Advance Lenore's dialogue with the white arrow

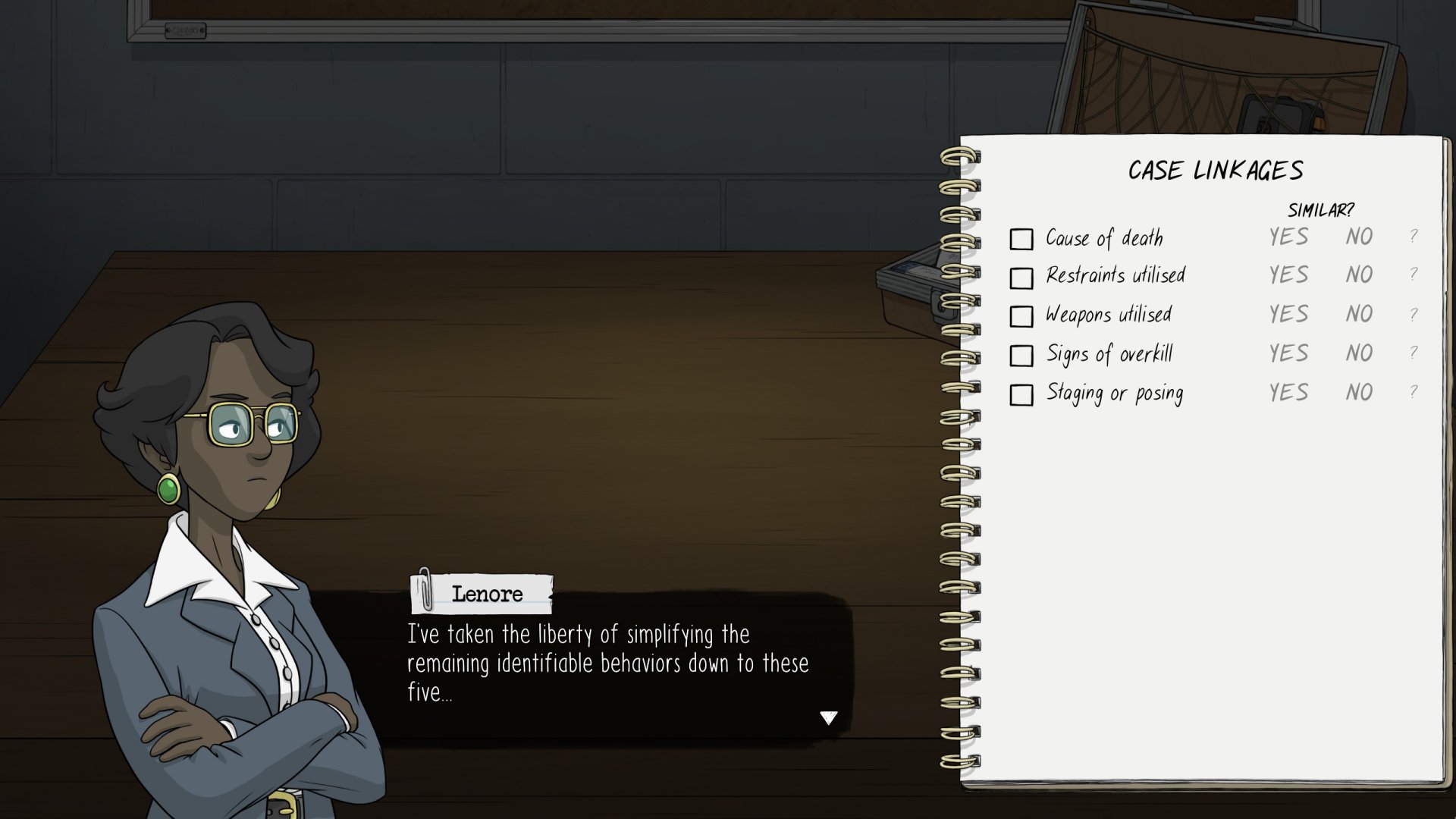828,717
